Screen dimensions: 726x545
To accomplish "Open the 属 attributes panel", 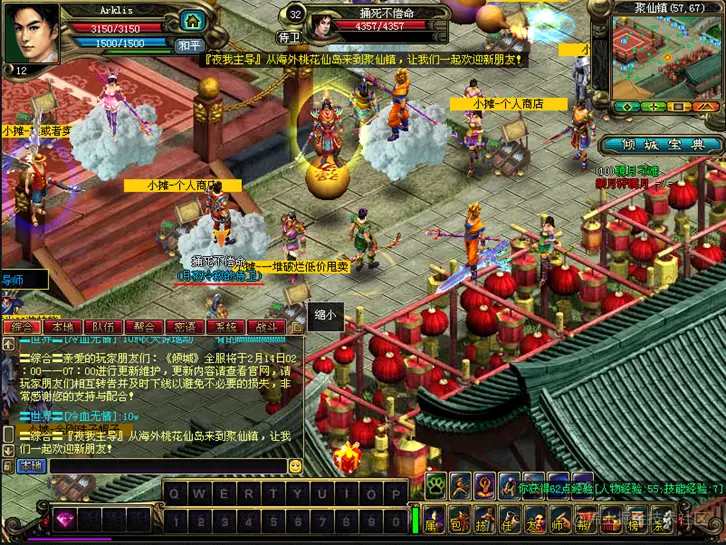I will click(x=432, y=521).
